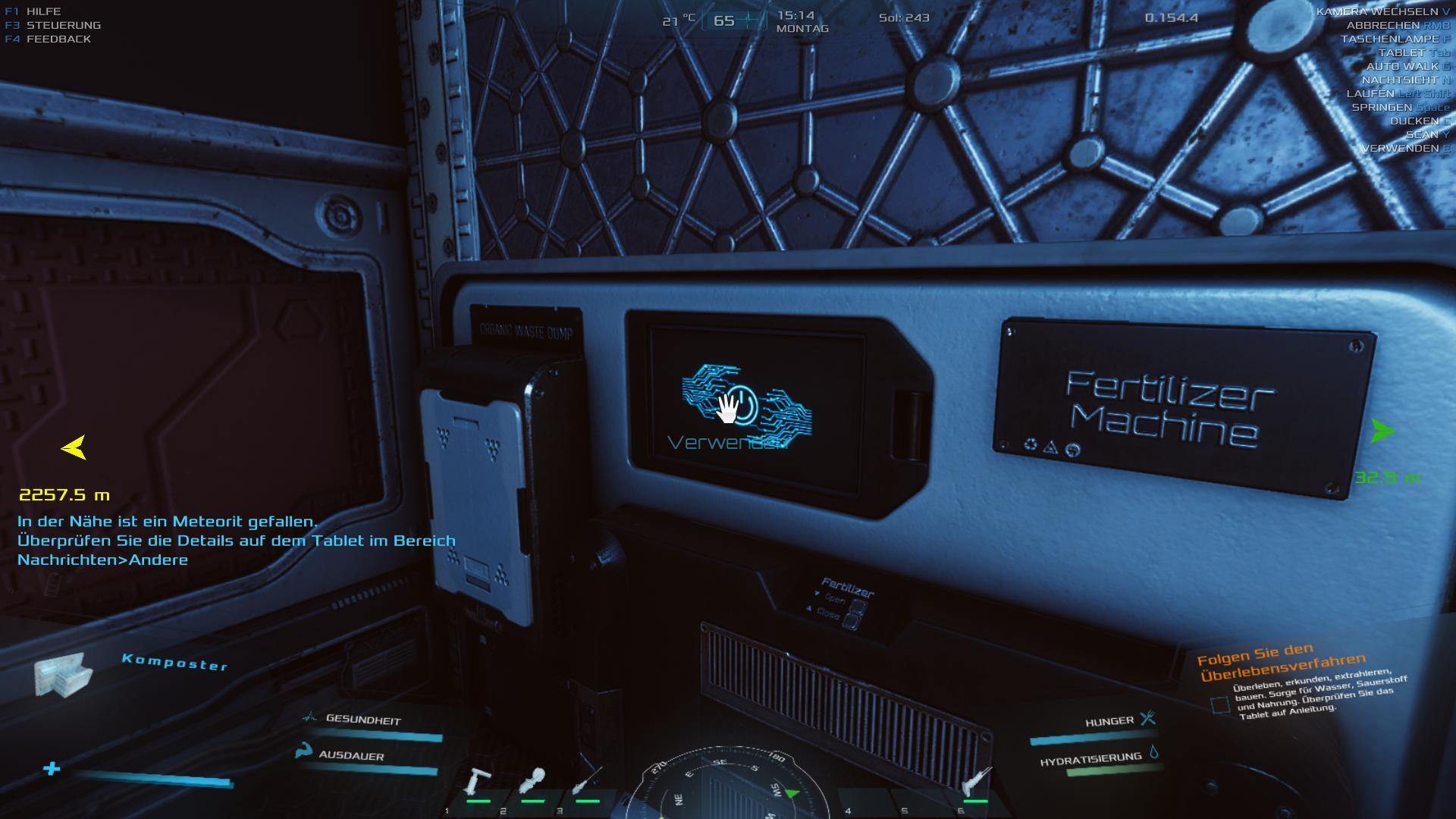Viewport: 1456px width, 819px height.
Task: Select hotbar slot 1 tool
Action: click(478, 783)
